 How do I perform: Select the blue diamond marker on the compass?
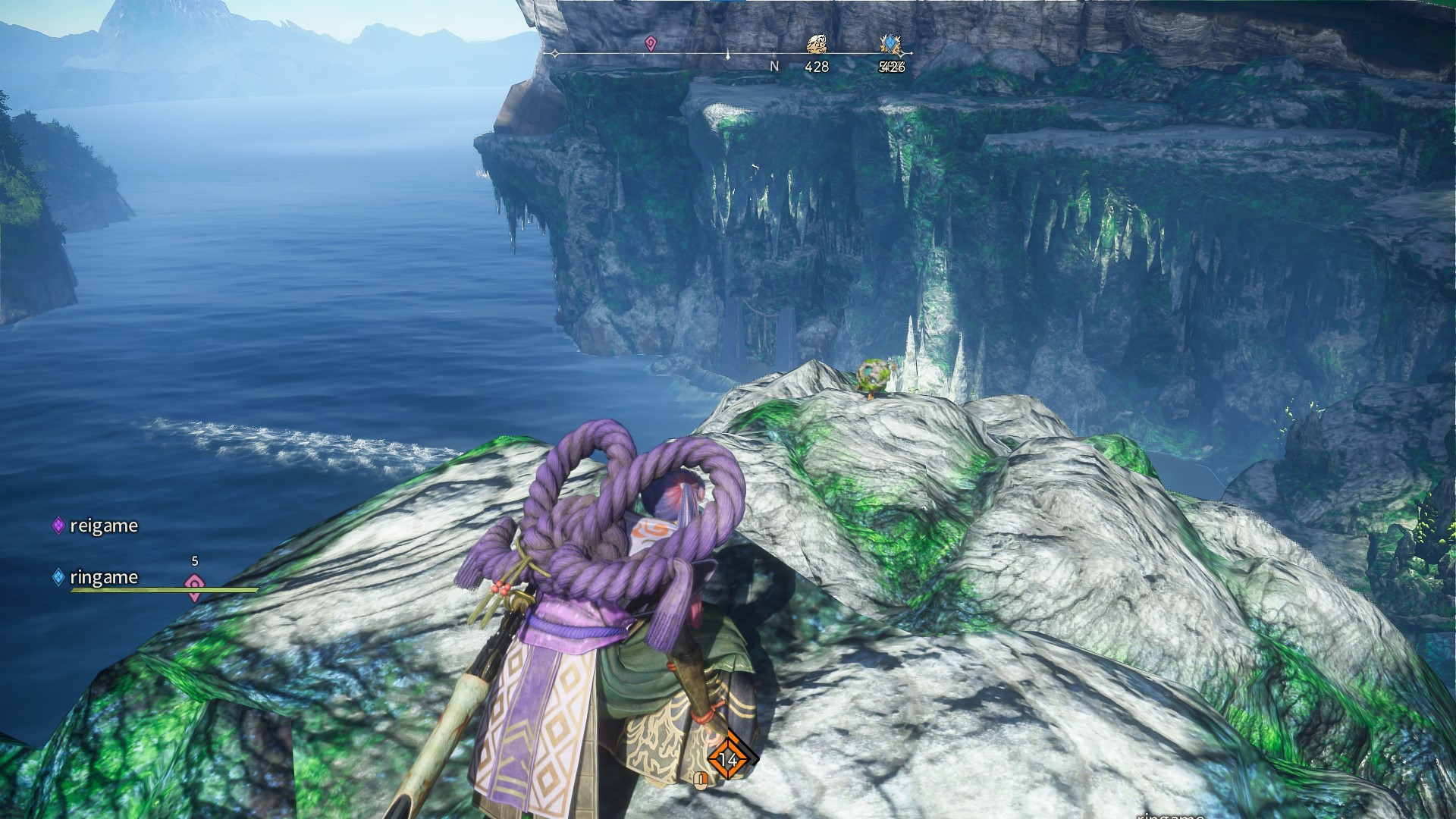(x=890, y=45)
